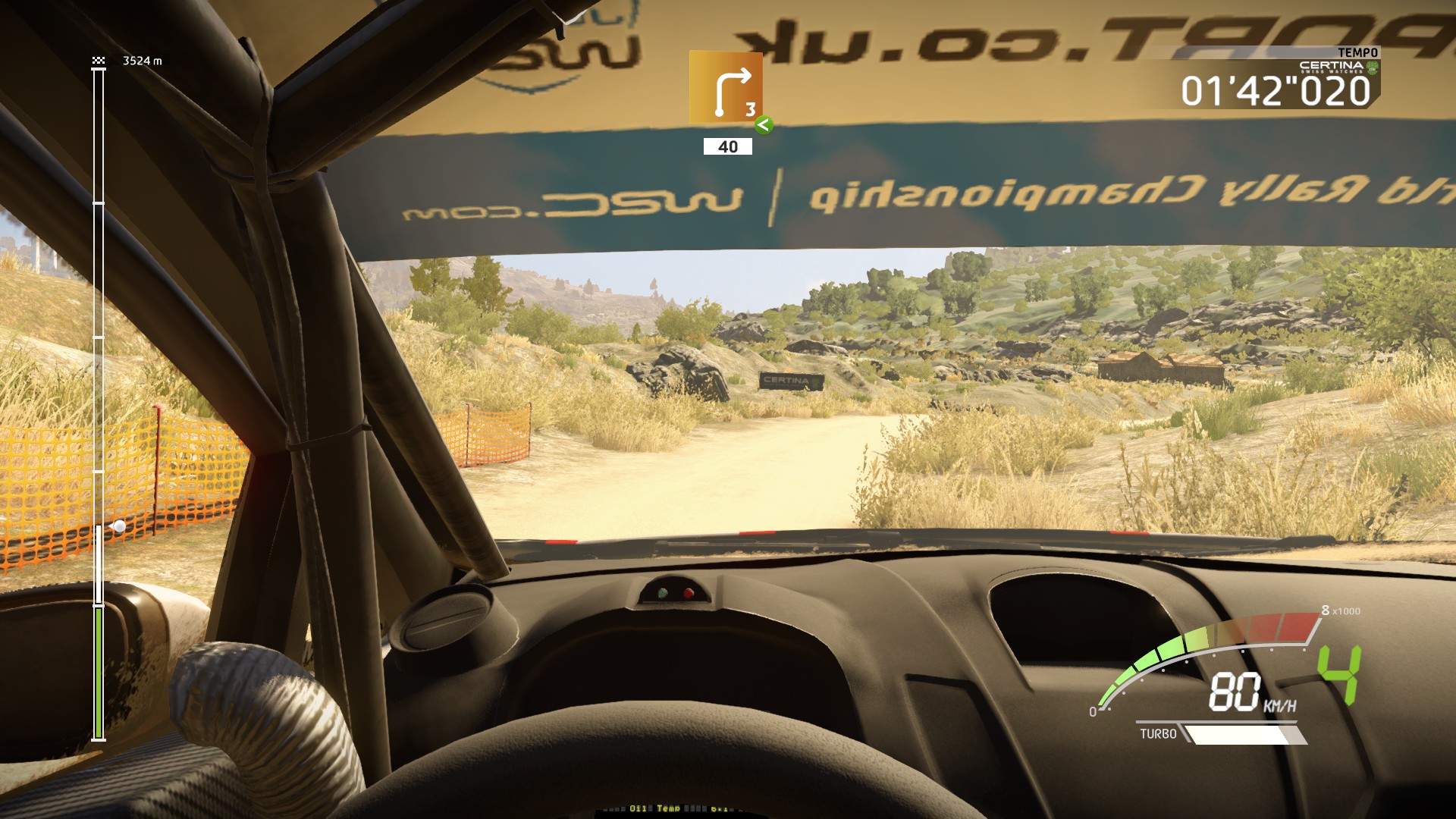The height and width of the screenshot is (819, 1456).
Task: Click the checkered flag icon above progress bar
Action: coord(98,60)
